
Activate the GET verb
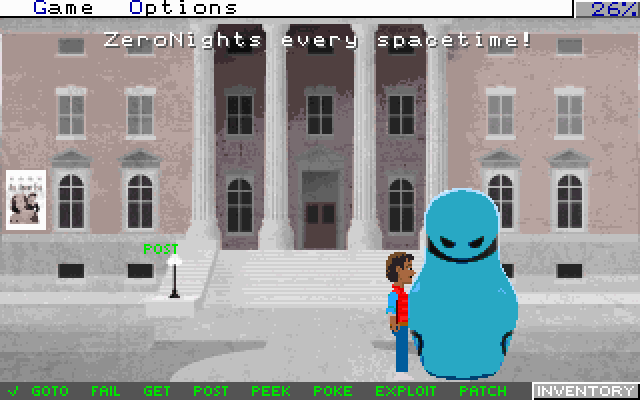click(x=157, y=391)
